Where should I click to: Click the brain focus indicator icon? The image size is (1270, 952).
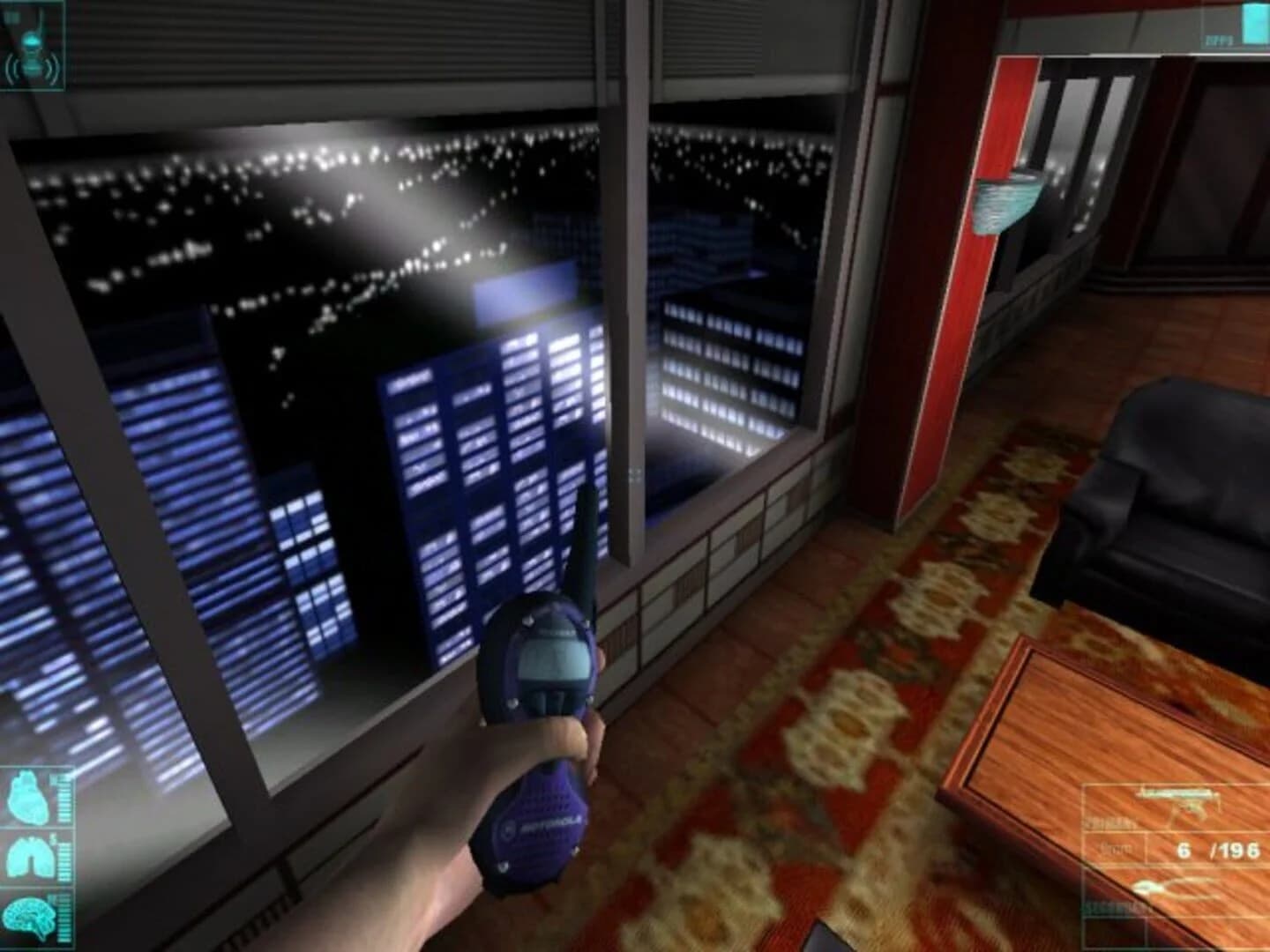point(30,917)
